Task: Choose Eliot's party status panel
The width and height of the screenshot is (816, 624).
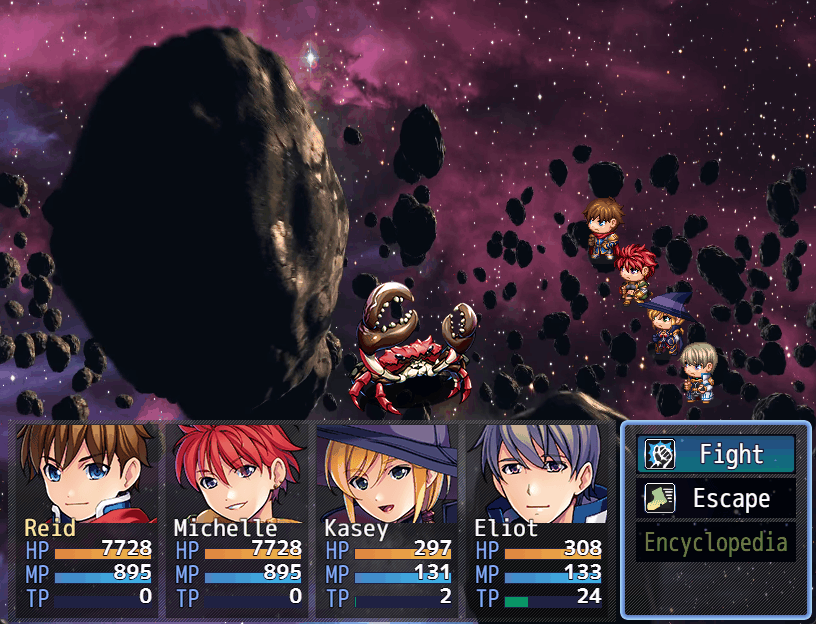Action: pos(538,518)
